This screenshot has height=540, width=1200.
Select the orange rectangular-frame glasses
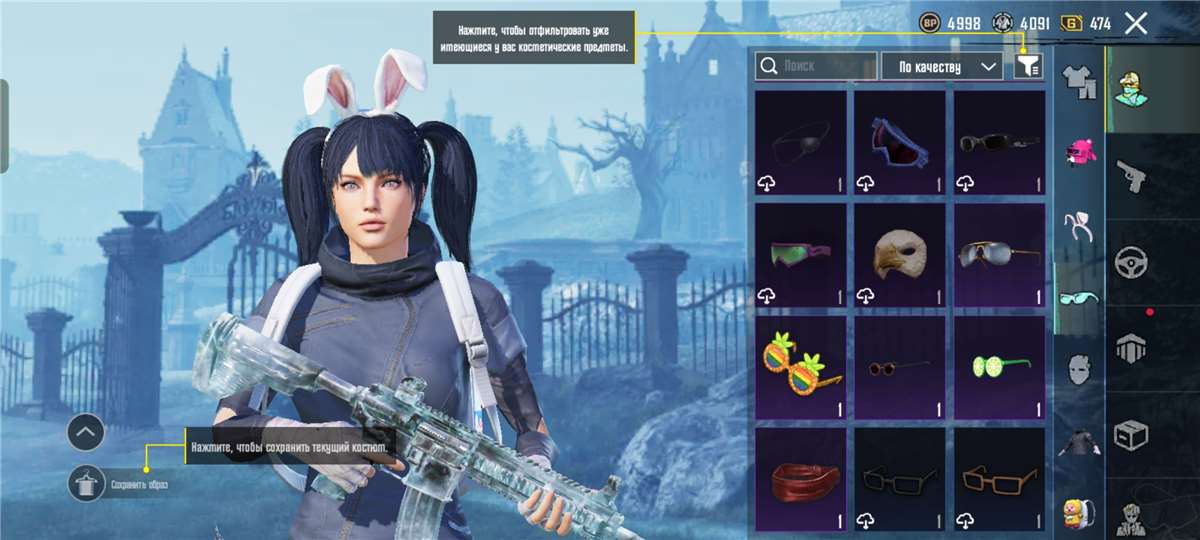(x=999, y=480)
